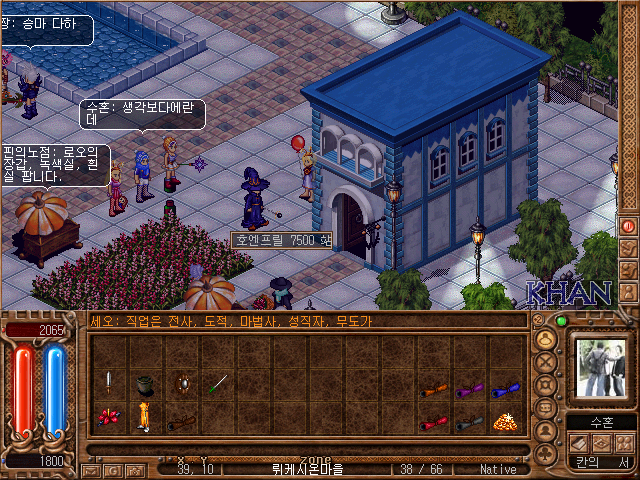
Task: Choose the blue scroll in inventory
Action: [x=506, y=390]
